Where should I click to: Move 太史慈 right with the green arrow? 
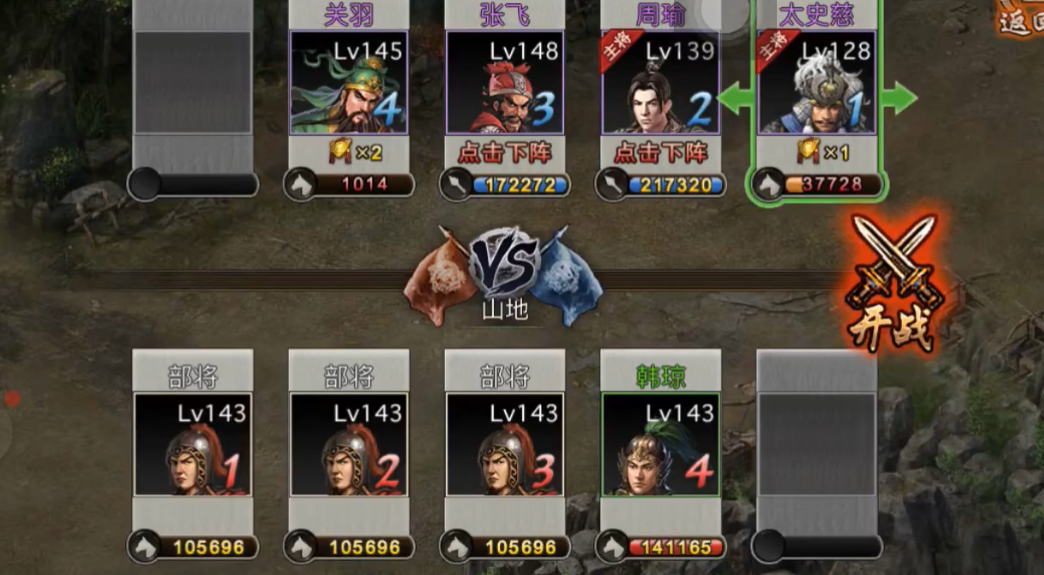point(898,98)
